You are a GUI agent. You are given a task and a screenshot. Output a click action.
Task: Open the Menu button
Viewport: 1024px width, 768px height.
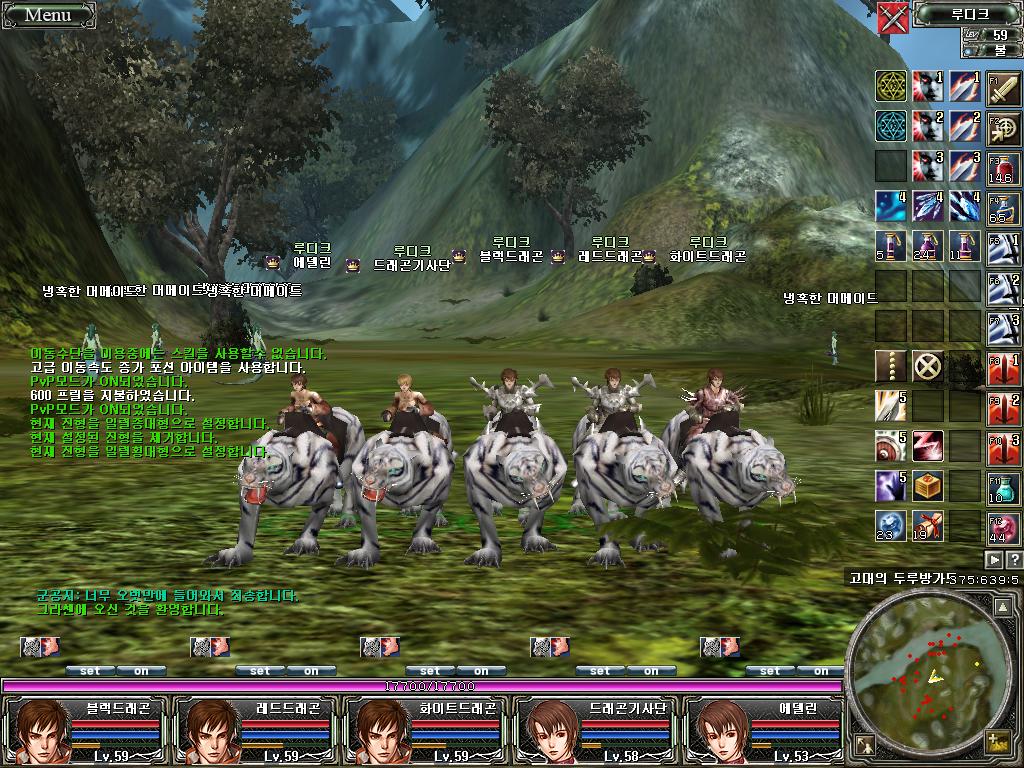(47, 14)
